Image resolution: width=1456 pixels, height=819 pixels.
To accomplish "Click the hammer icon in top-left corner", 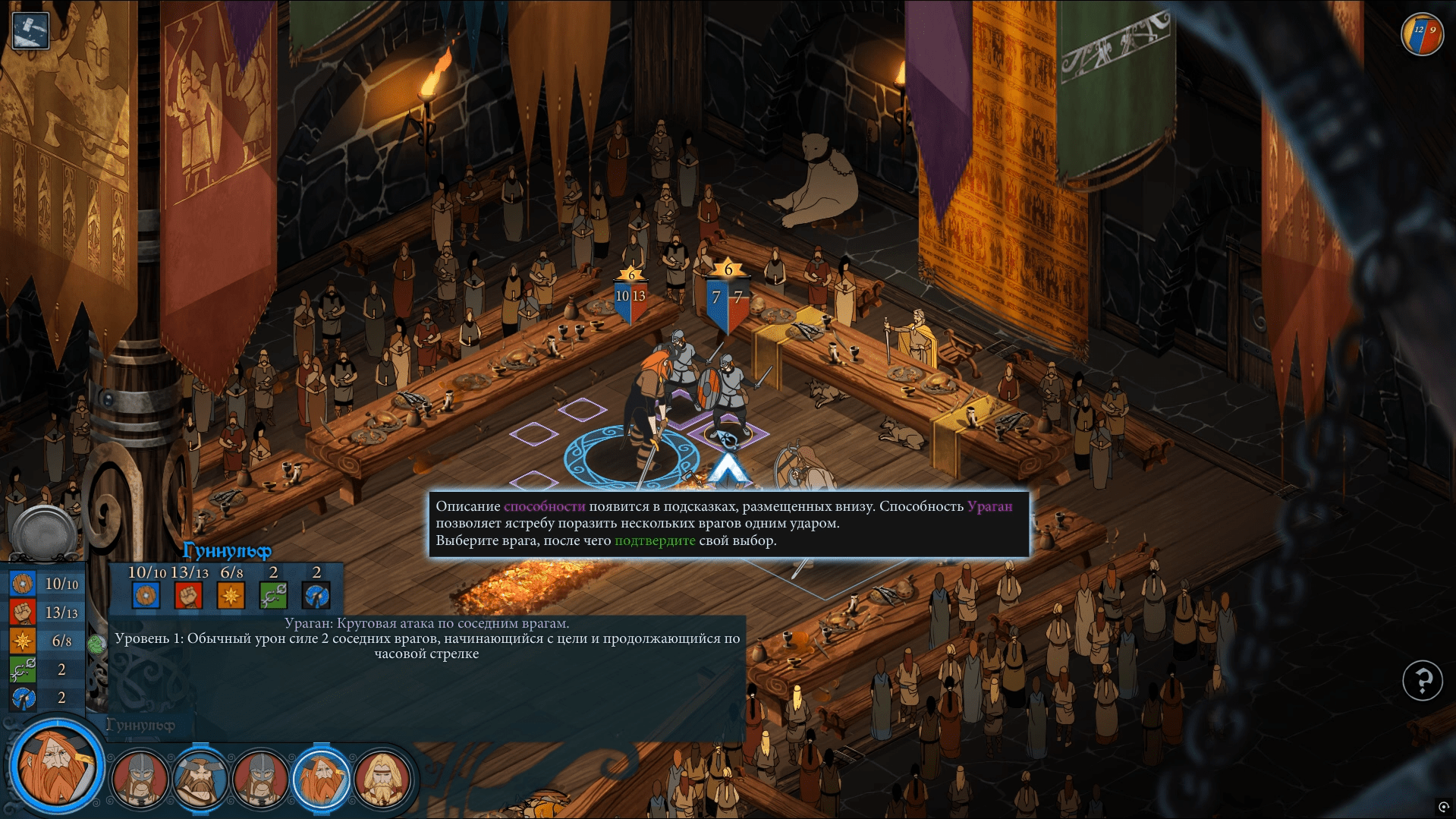I will [31, 31].
